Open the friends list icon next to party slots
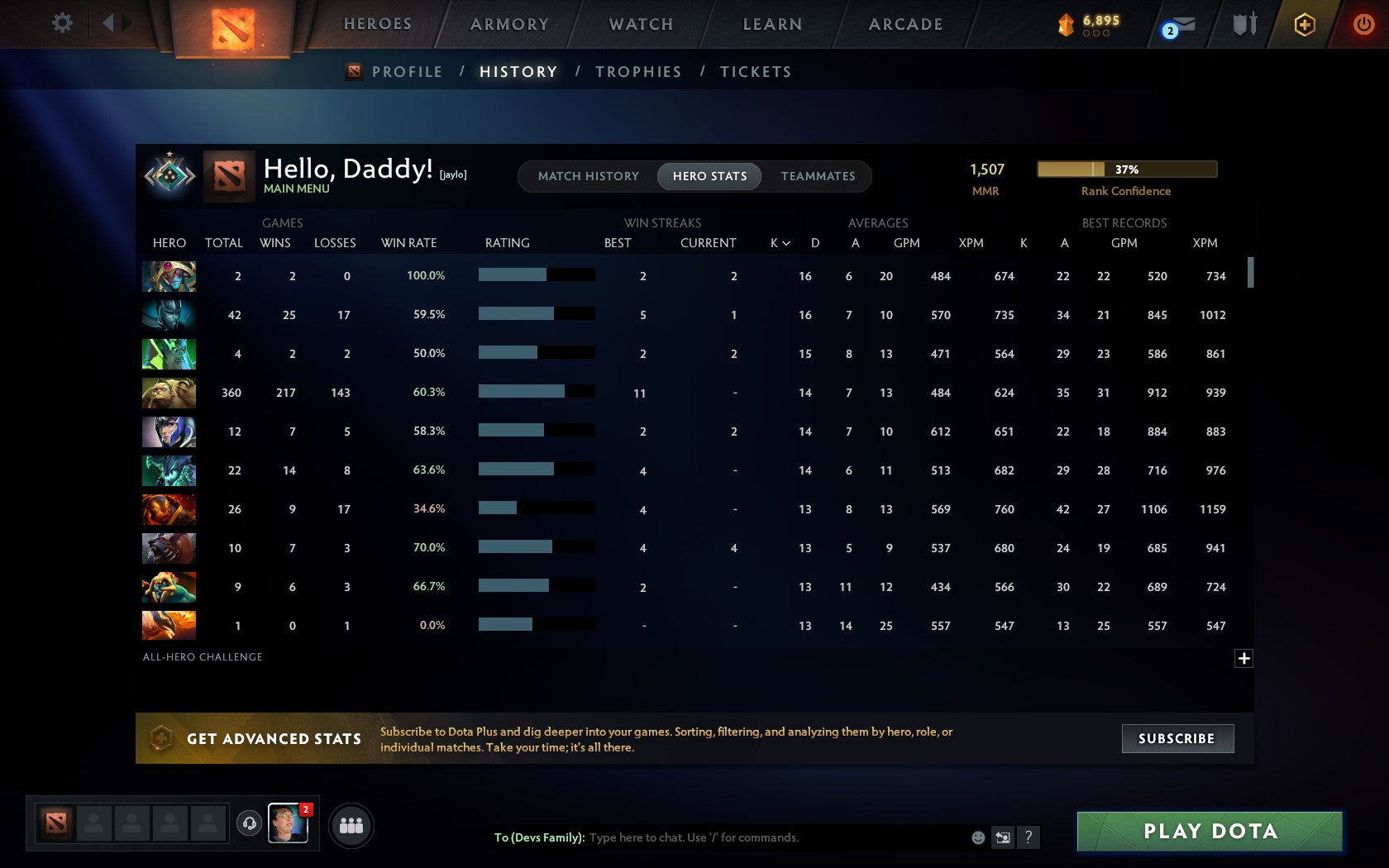The height and width of the screenshot is (868, 1389). point(352,825)
